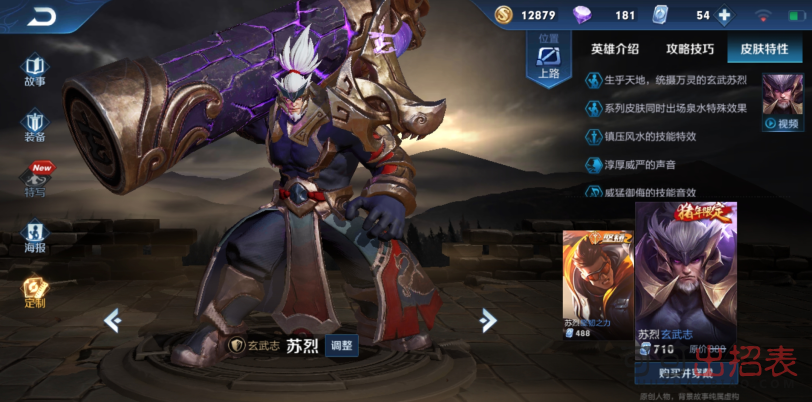Buy and equip skin via 购买并穿戴
The height and width of the screenshot is (402, 812).
click(685, 372)
